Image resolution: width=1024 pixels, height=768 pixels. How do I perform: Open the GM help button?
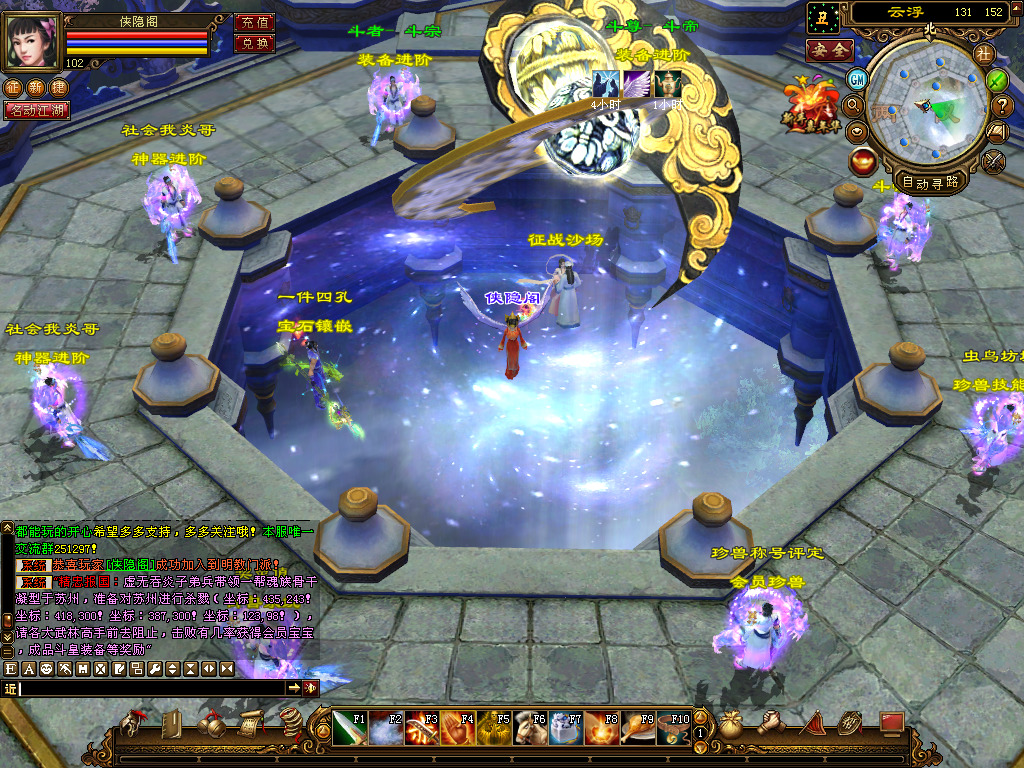click(x=857, y=78)
